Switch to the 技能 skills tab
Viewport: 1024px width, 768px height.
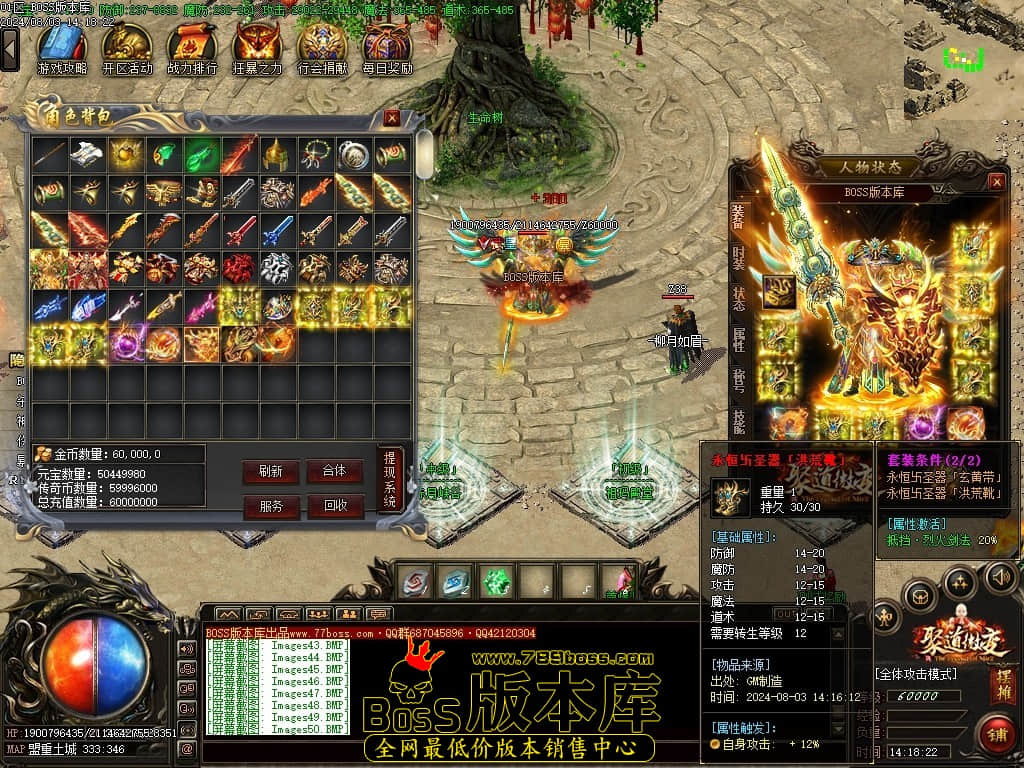(738, 421)
